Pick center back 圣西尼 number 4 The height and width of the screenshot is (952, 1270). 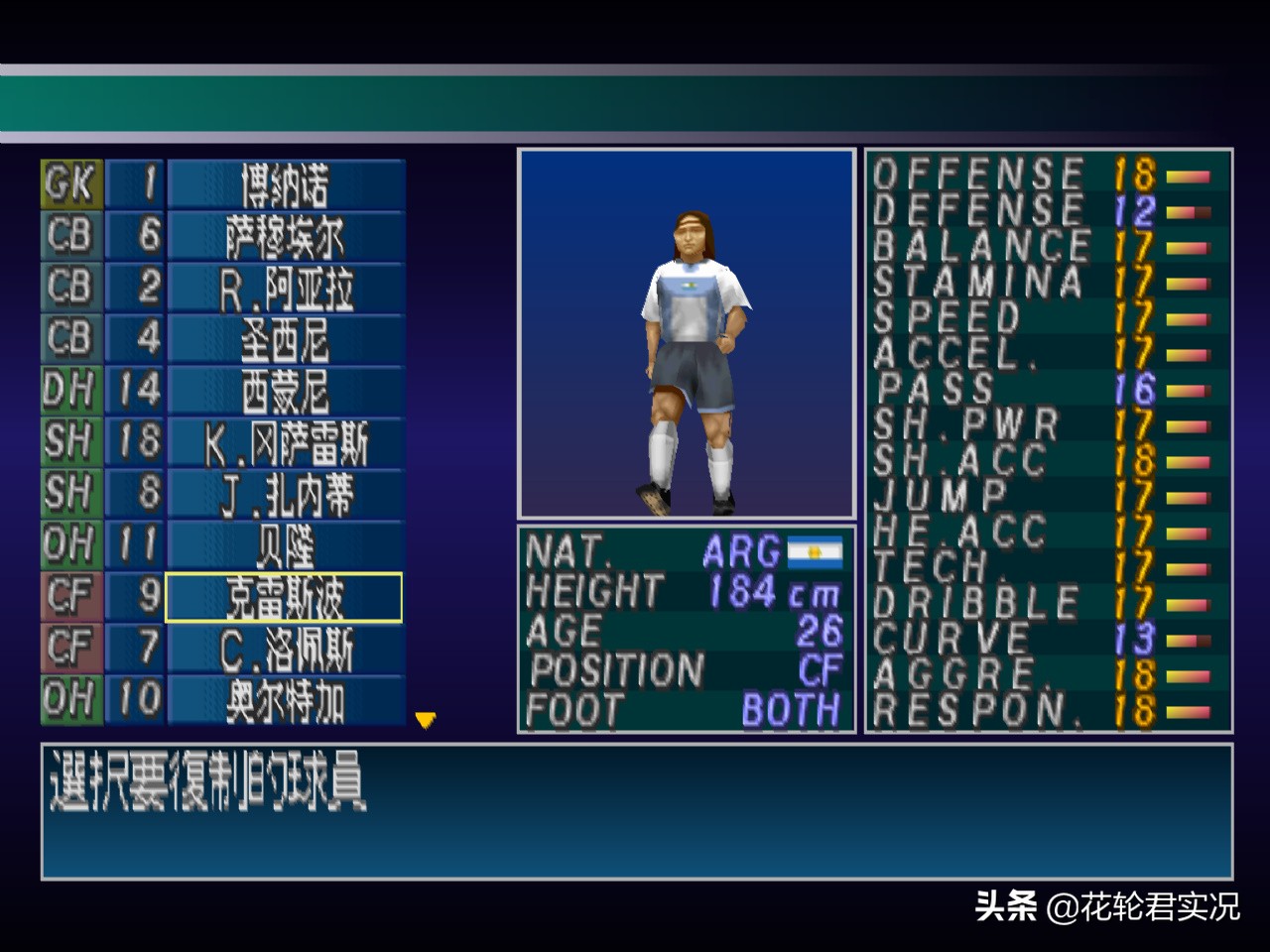(285, 339)
